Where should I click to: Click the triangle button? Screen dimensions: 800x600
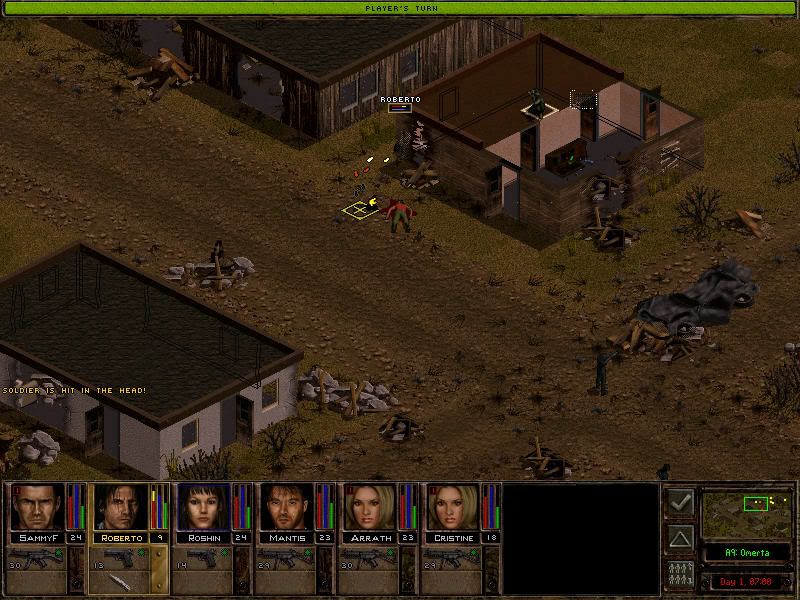pos(680,539)
